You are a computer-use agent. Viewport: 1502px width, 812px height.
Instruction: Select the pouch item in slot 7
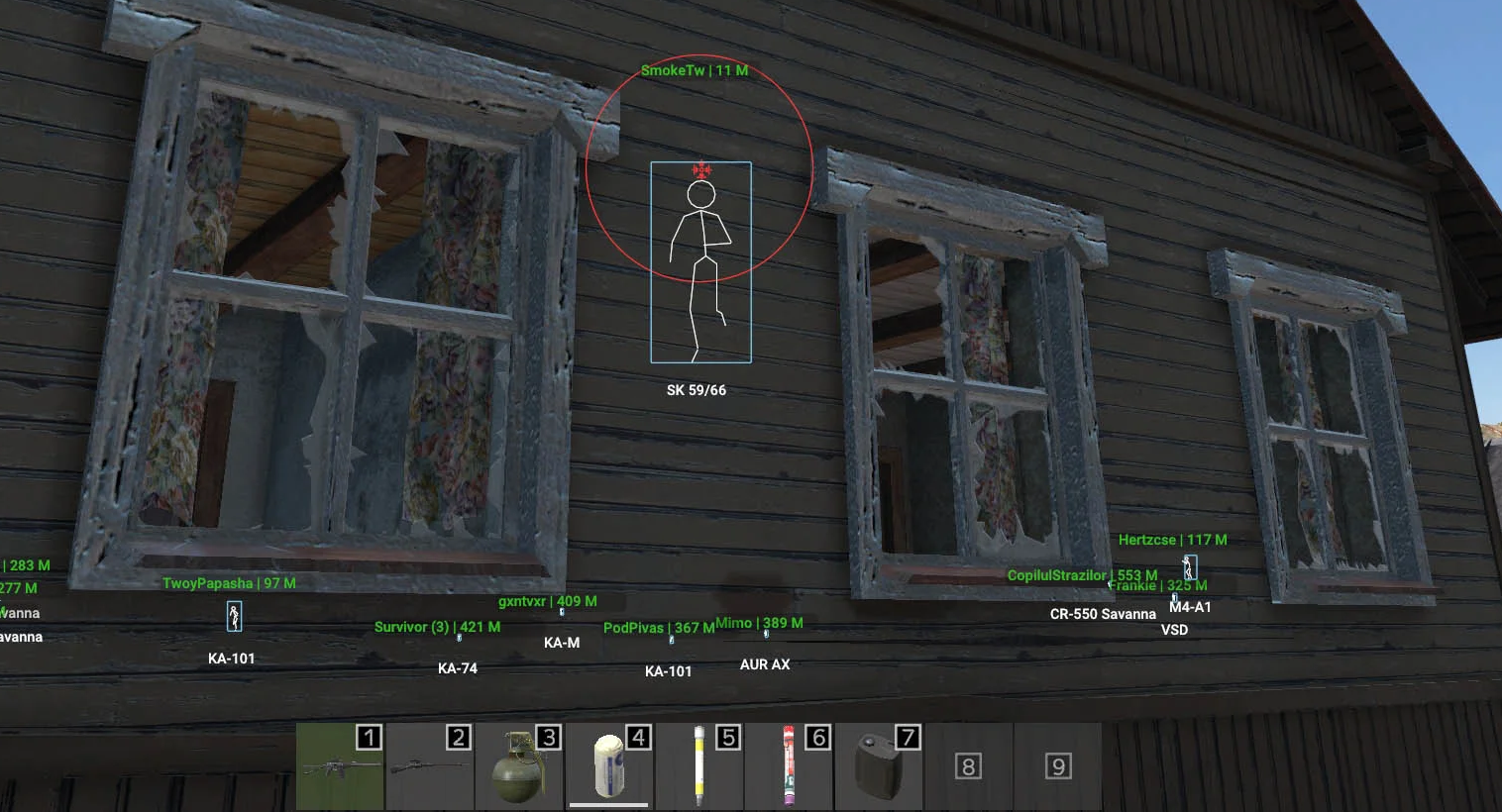(x=879, y=767)
